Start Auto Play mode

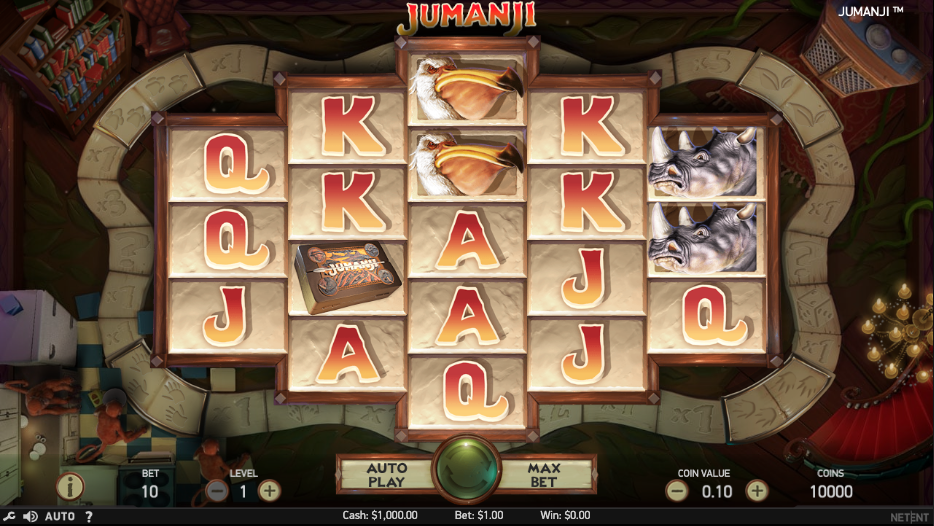(x=386, y=474)
